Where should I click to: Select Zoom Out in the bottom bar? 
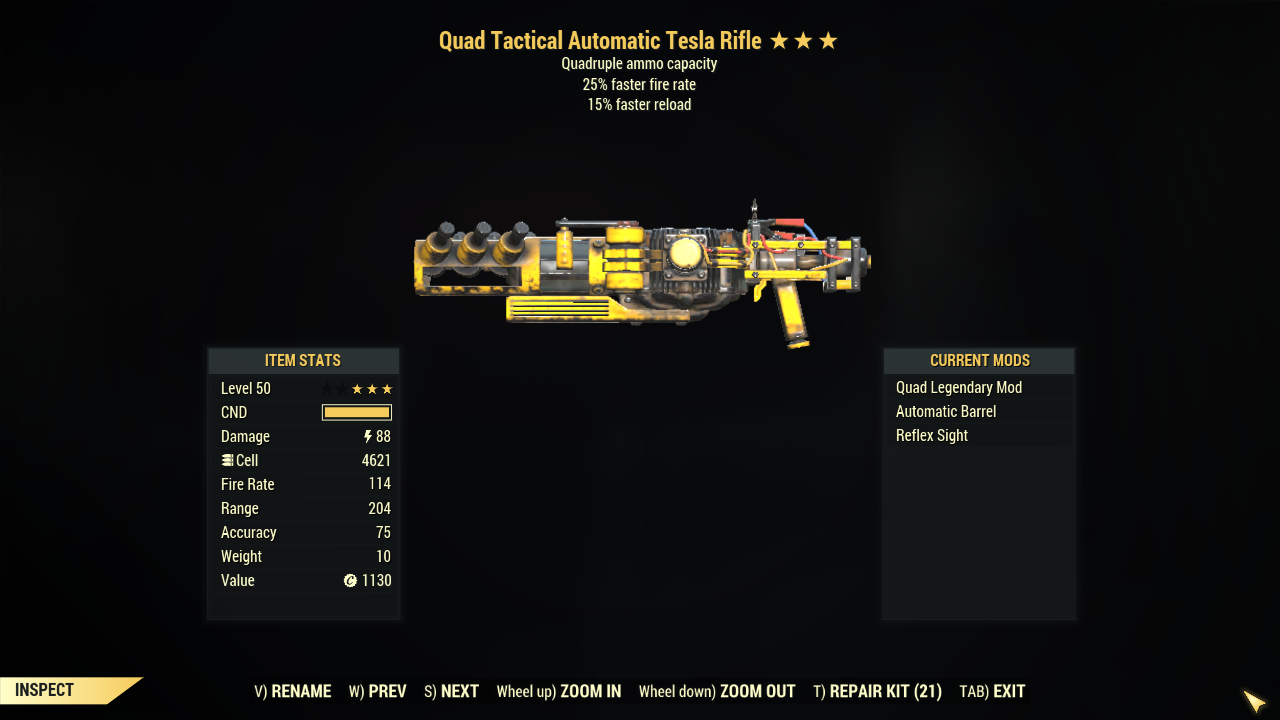(717, 691)
